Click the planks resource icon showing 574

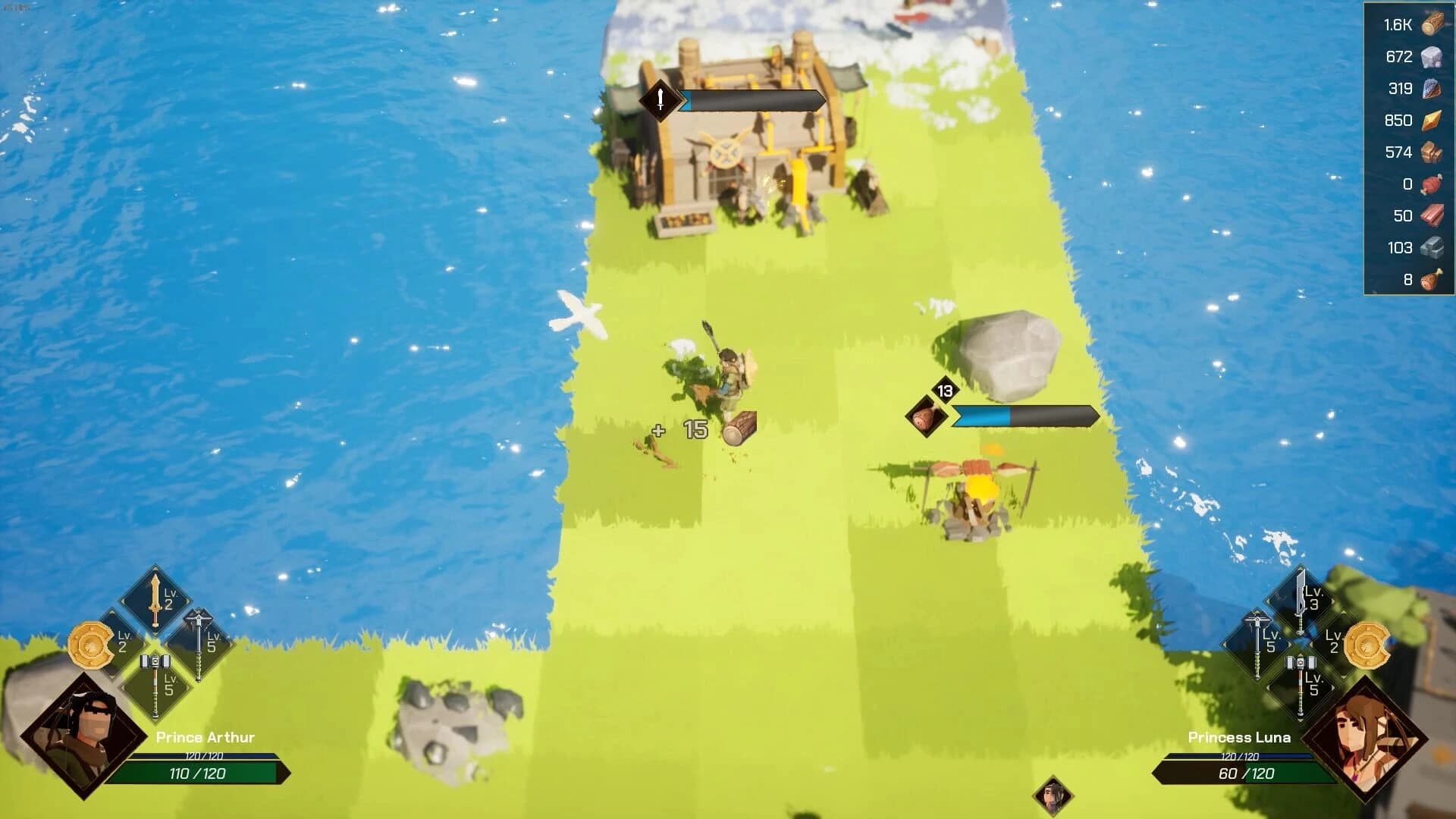coord(1432,151)
